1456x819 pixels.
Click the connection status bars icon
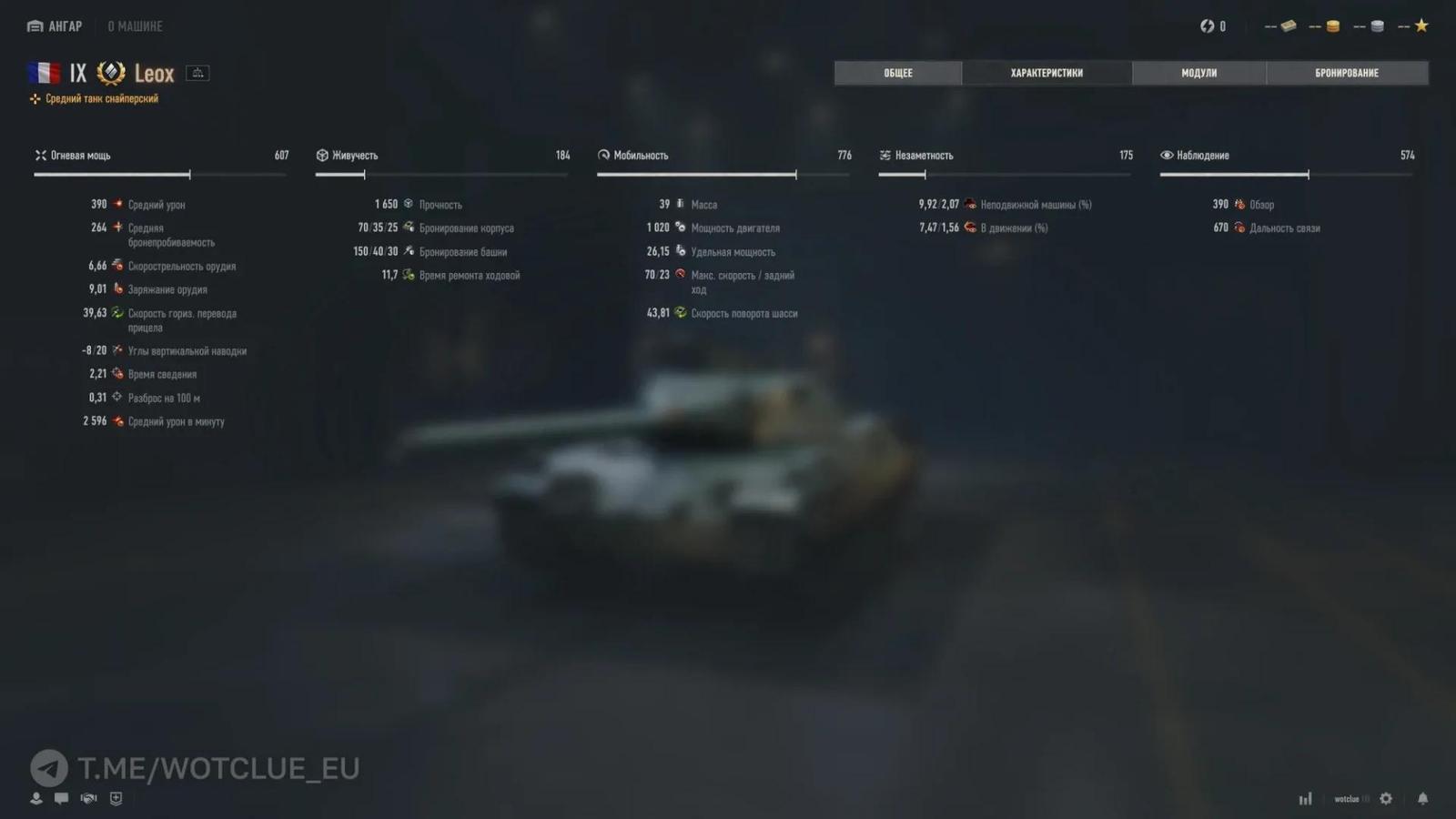coord(1305,798)
